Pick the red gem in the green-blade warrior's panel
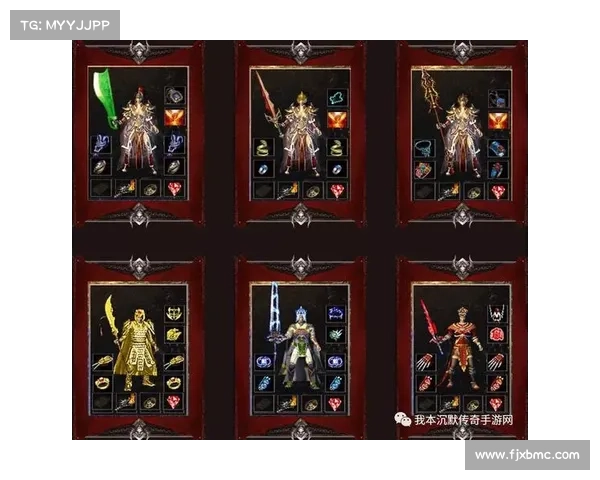600x480 pixels. point(175,188)
